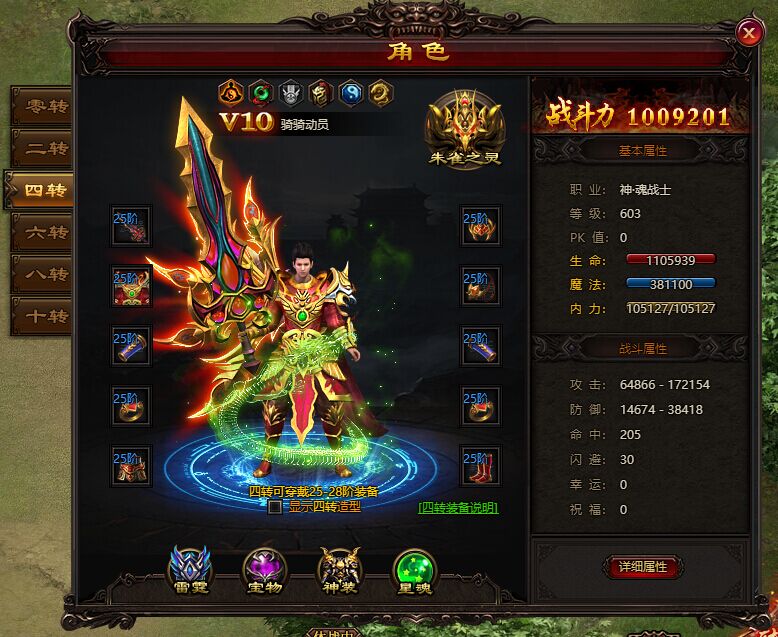Viewport: 778px width, 637px height.
Task: Toggle the 显示四转造型 checkbox
Action: [275, 507]
